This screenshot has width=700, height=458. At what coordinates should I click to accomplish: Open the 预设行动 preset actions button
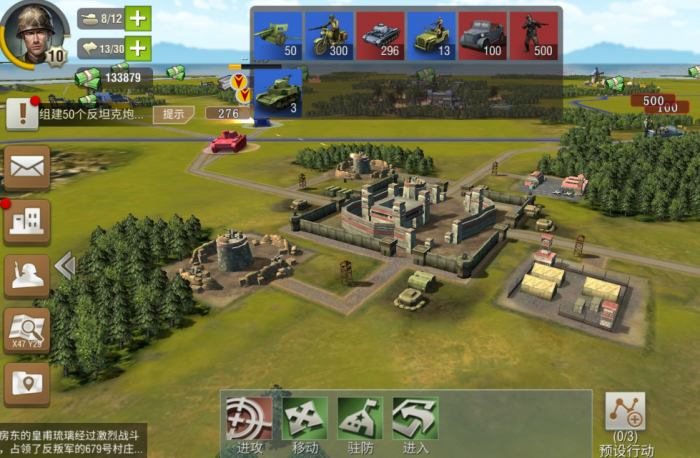[626, 420]
